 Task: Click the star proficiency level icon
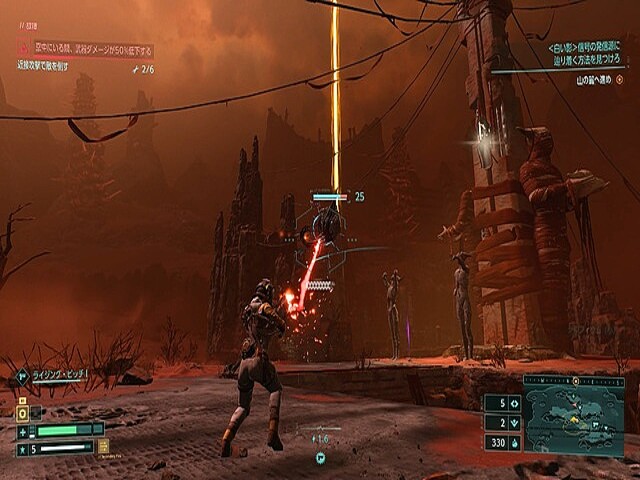point(22,449)
